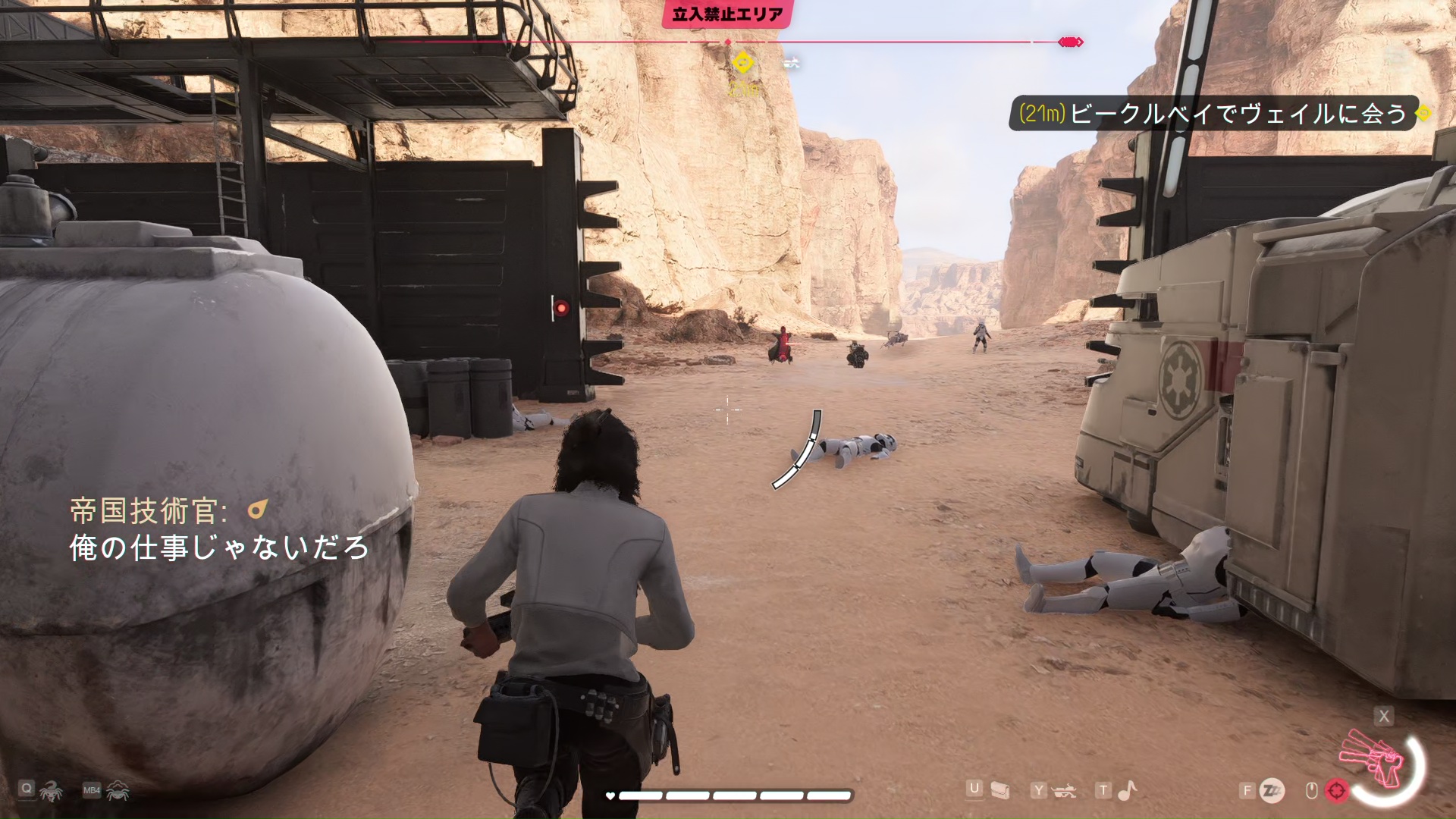Viewport: 1456px width, 819px height.
Task: Select the pink blaster weapon icon
Action: coord(1373,758)
